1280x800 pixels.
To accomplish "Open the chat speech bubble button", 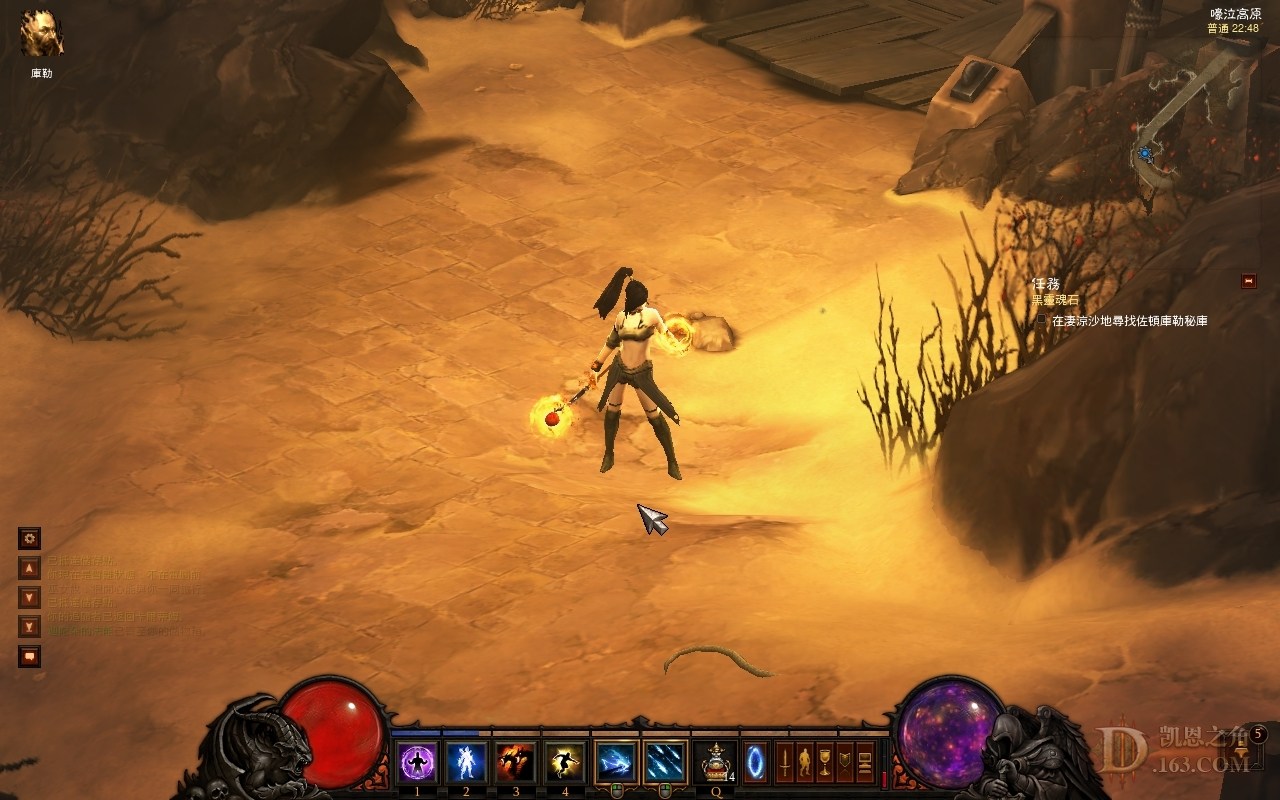I will tap(30, 656).
